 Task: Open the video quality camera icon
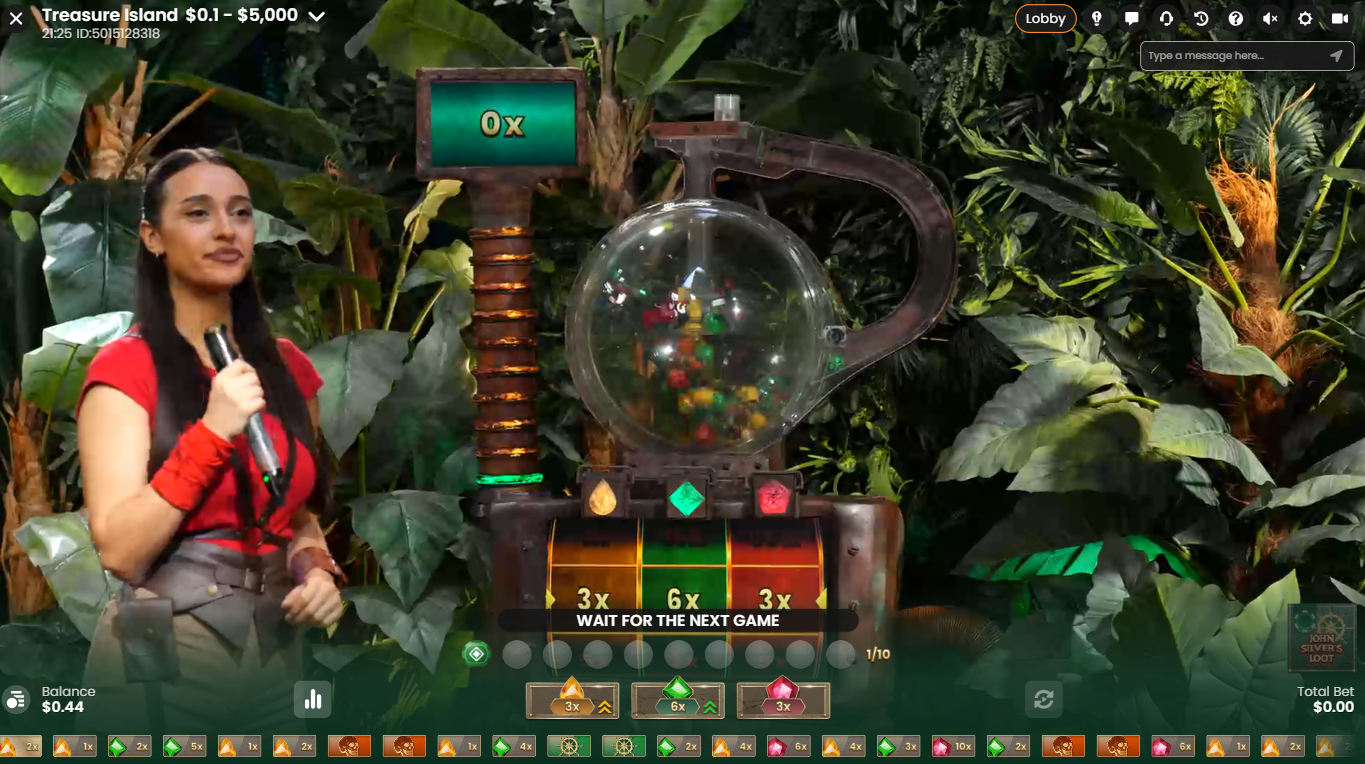1341,18
